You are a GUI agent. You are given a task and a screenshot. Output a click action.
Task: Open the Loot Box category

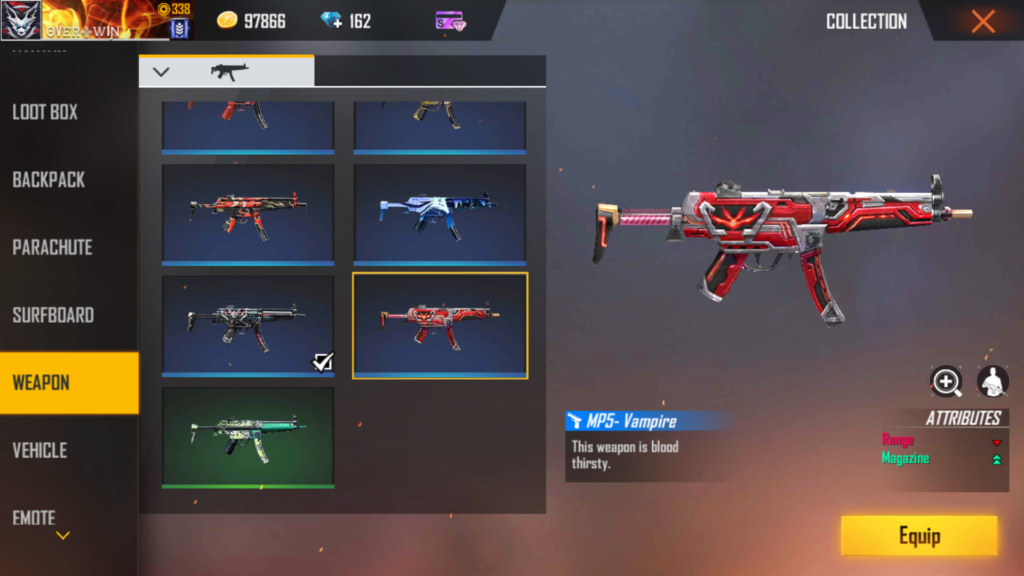[x=45, y=112]
